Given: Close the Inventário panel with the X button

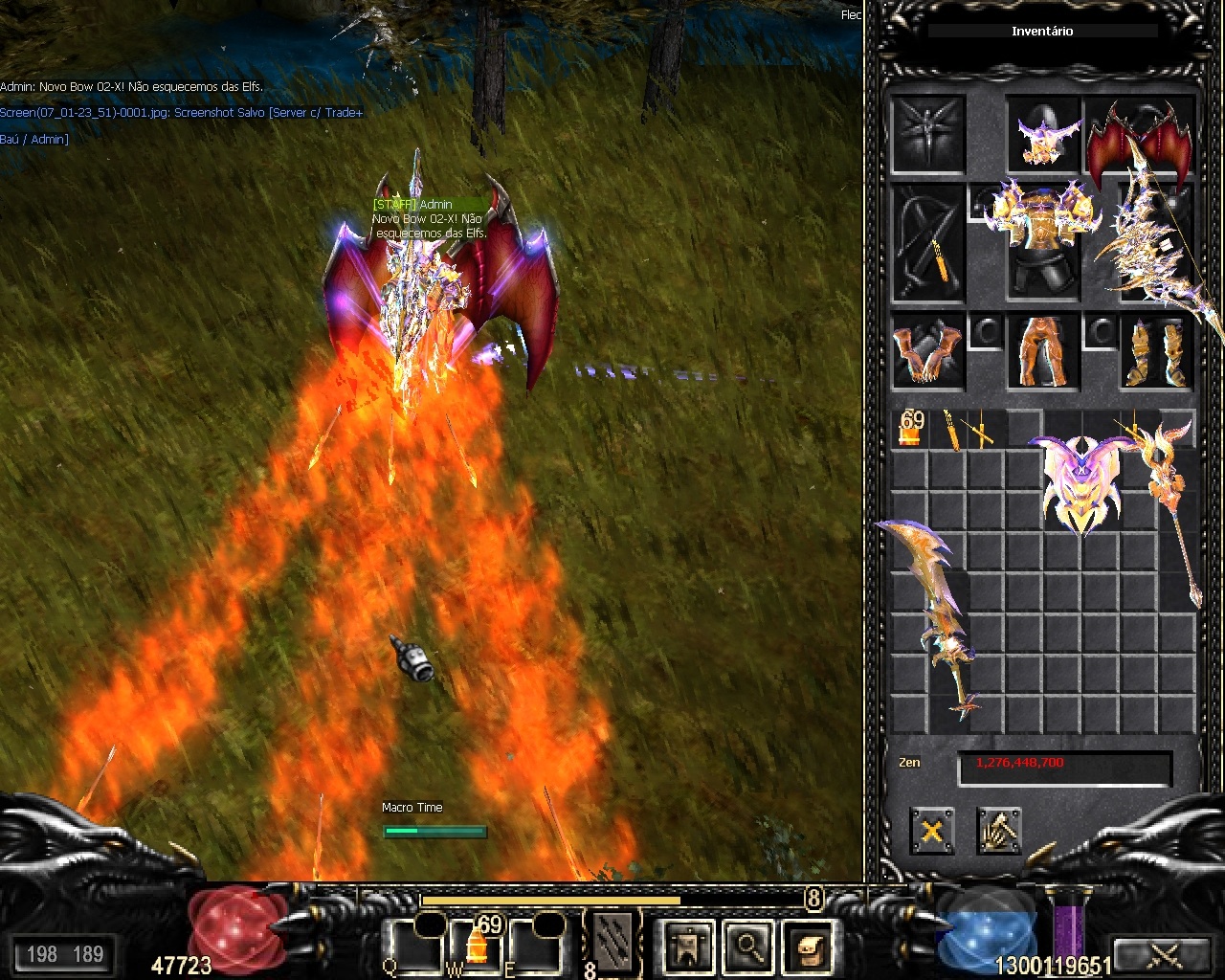Looking at the screenshot, I should [931, 831].
